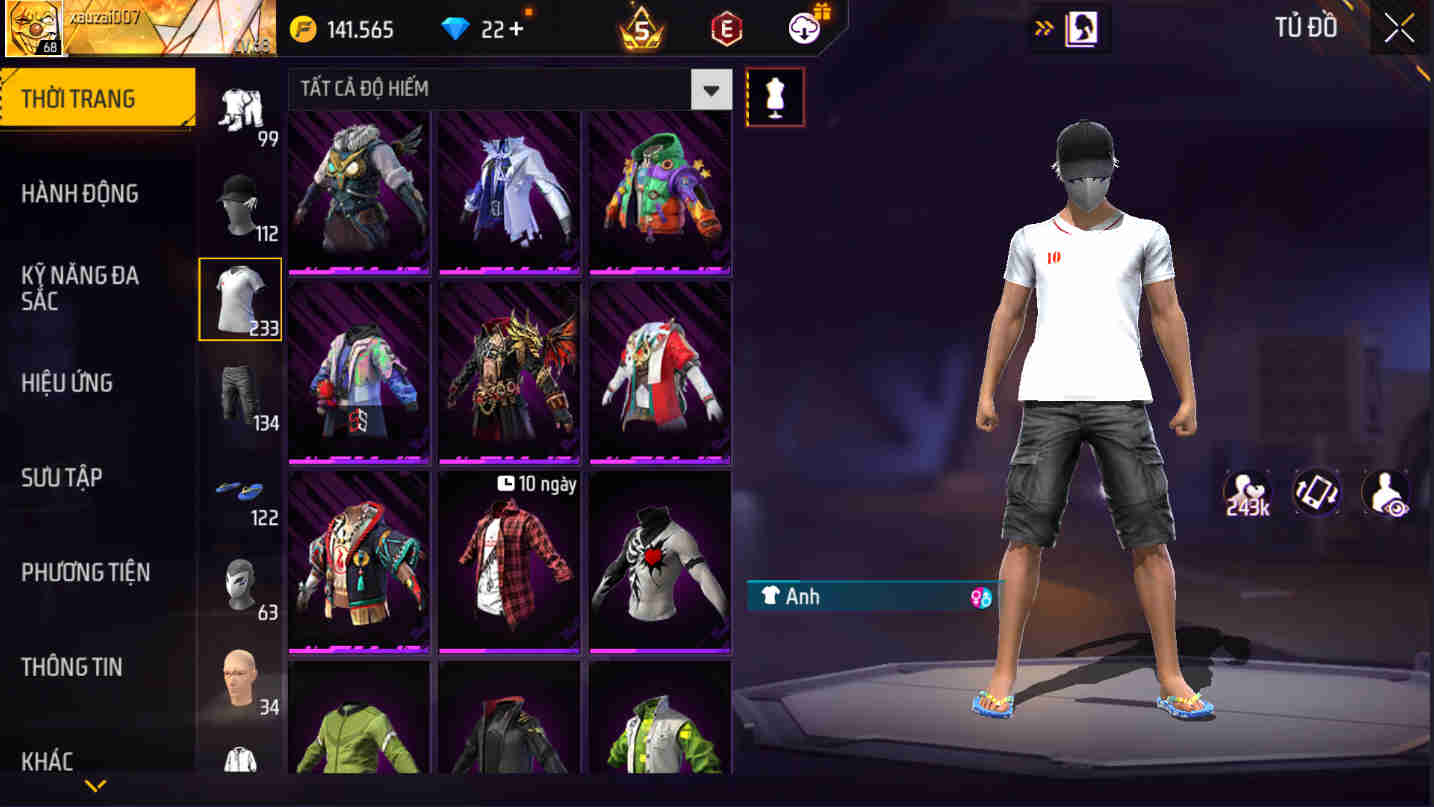The height and width of the screenshot is (807, 1434).
Task: Select the red plaid shirt with 10 ngày timer
Action: pyautogui.click(x=509, y=562)
